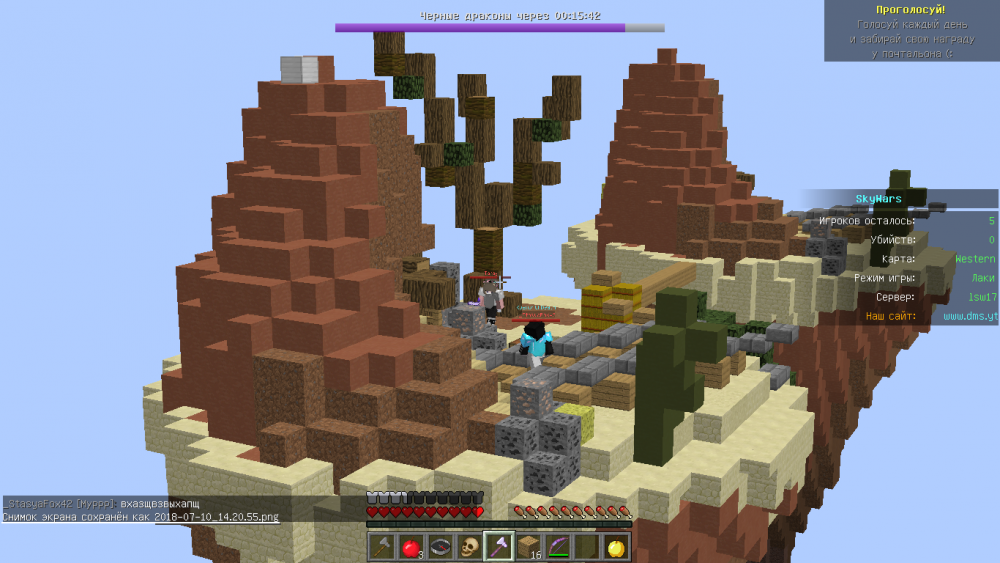The image size is (1000, 563).
Task: Select the red apple slot
Action: (411, 547)
